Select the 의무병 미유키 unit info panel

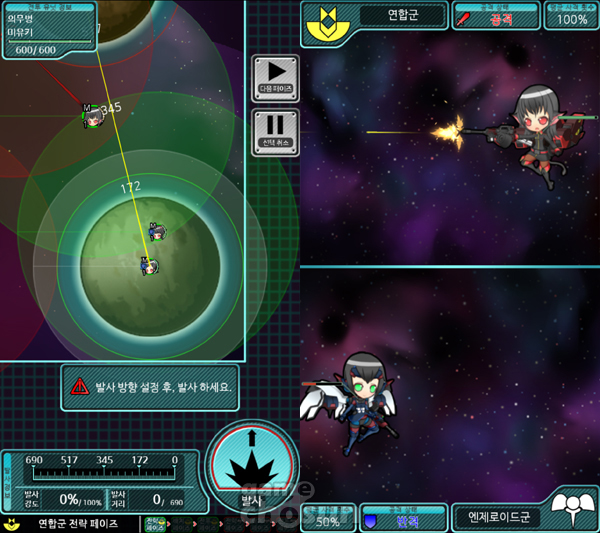tap(48, 31)
